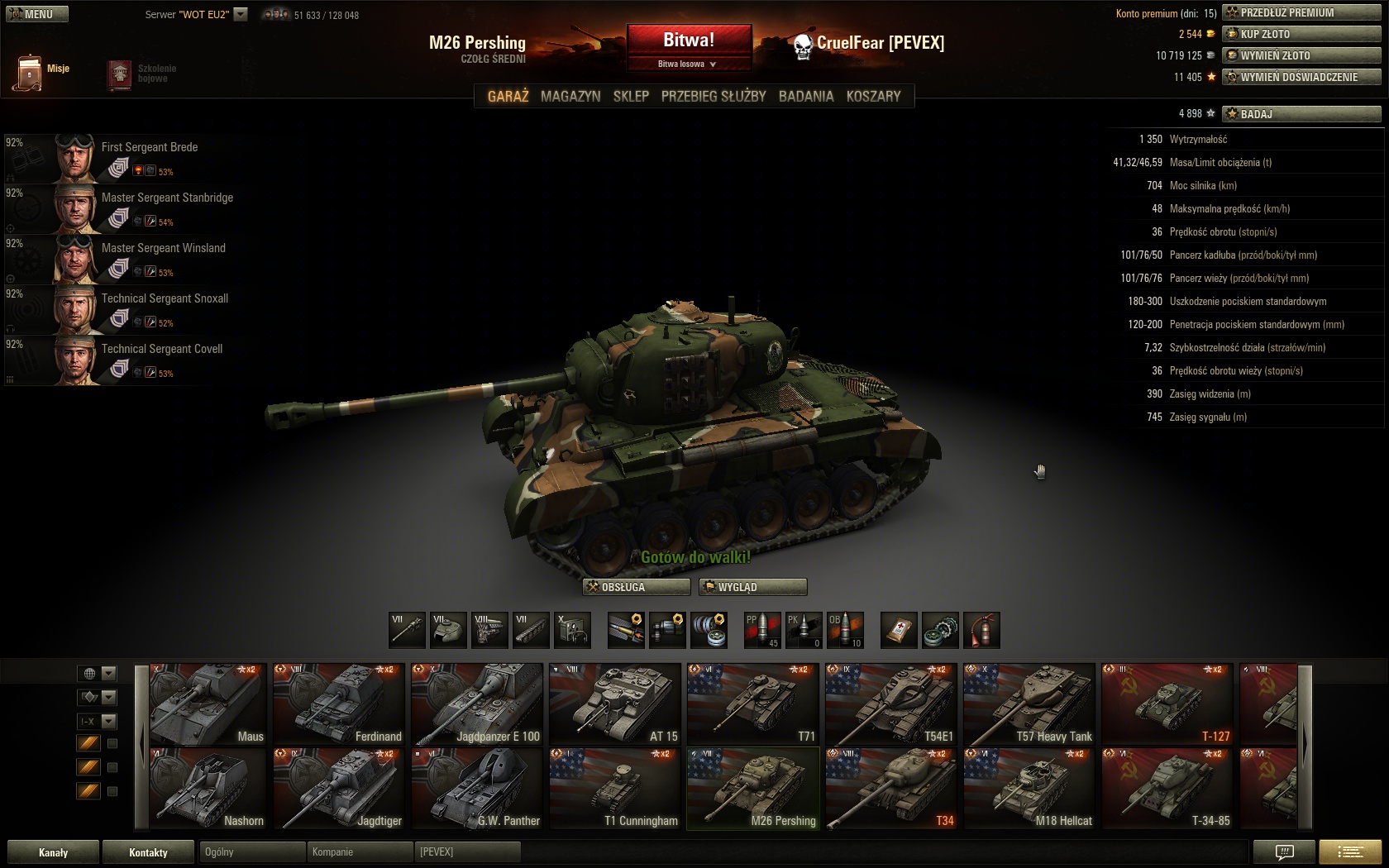Go to the BADANIA tab
This screenshot has width=1389, height=868.
806,96
